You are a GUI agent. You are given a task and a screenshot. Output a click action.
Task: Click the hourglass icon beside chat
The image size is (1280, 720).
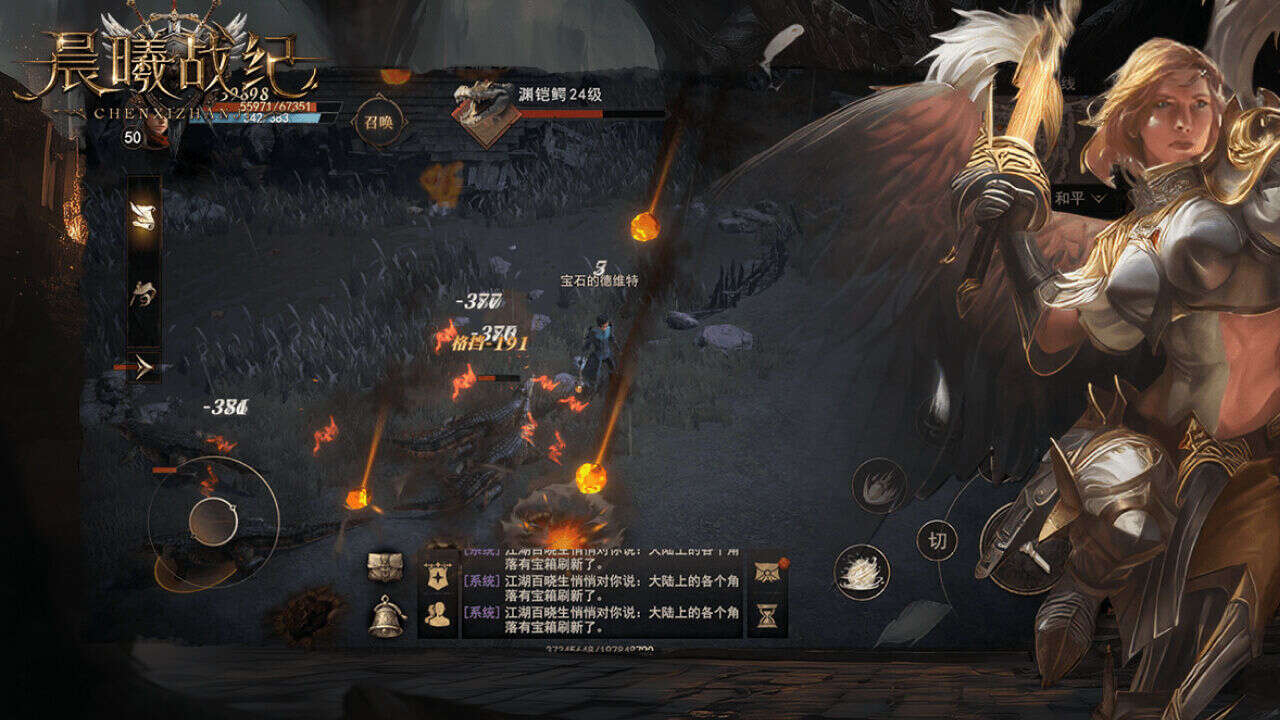pyautogui.click(x=768, y=617)
